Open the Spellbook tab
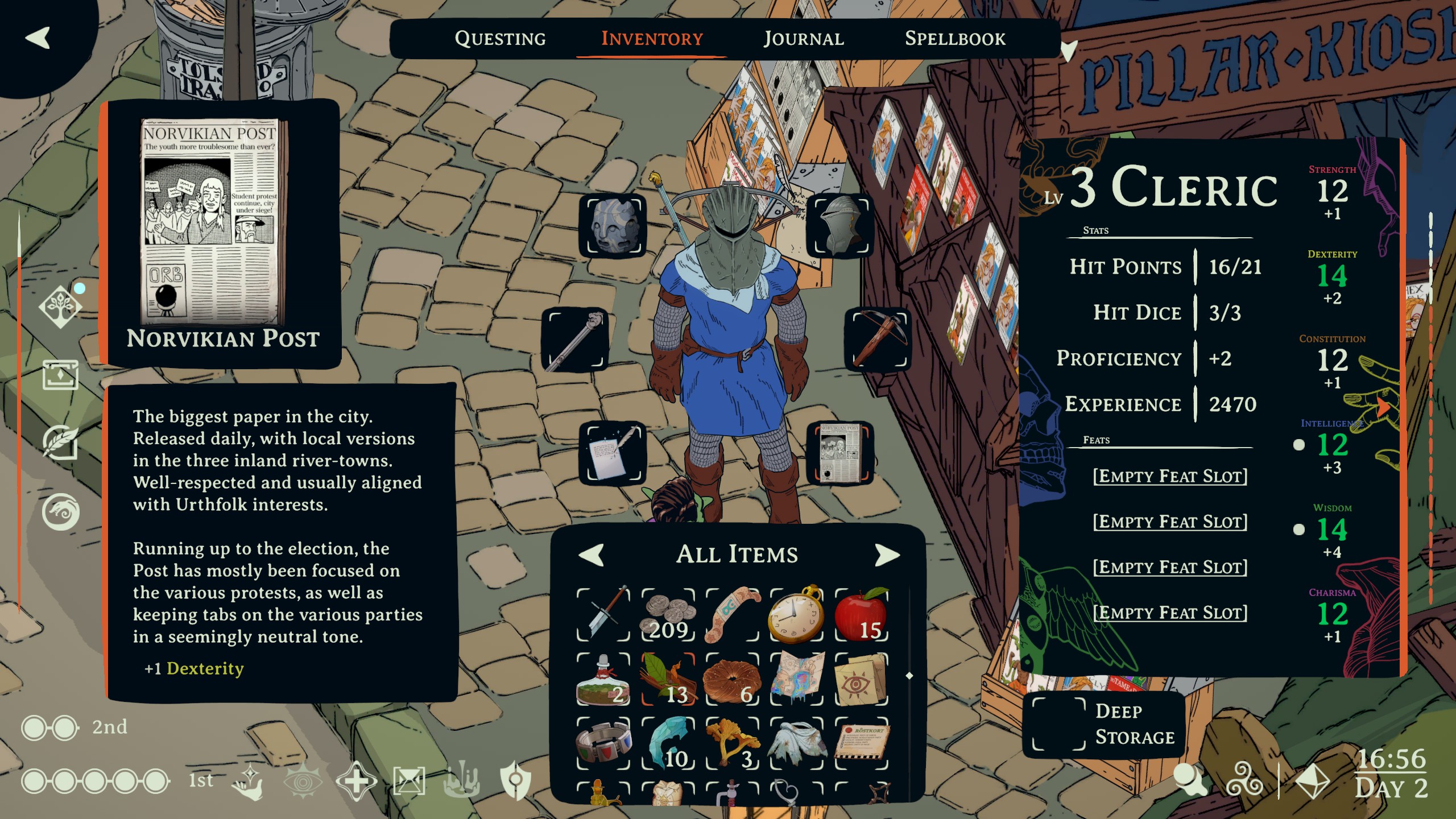 pyautogui.click(x=955, y=39)
